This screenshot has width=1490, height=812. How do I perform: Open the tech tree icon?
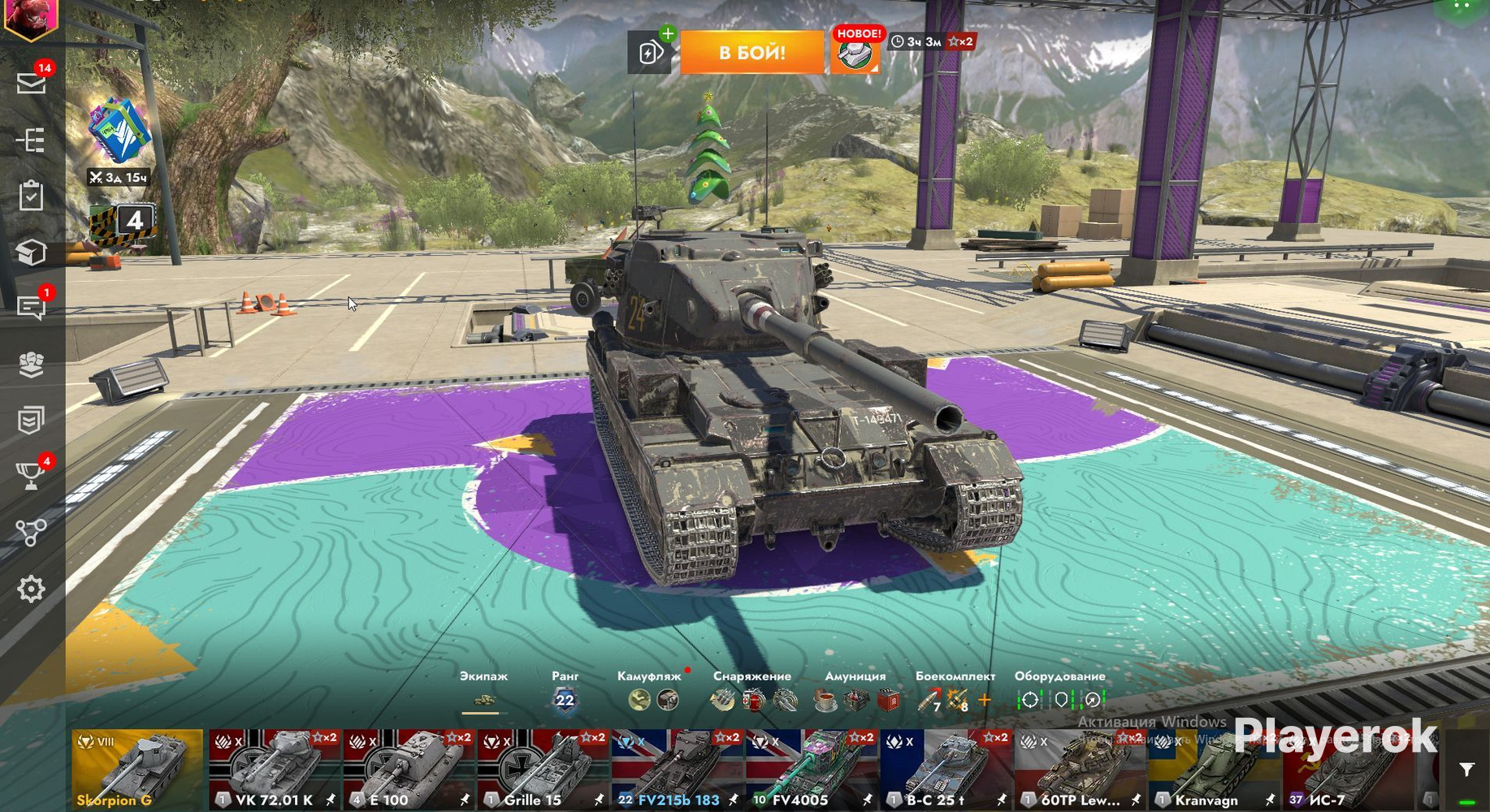tap(32, 140)
